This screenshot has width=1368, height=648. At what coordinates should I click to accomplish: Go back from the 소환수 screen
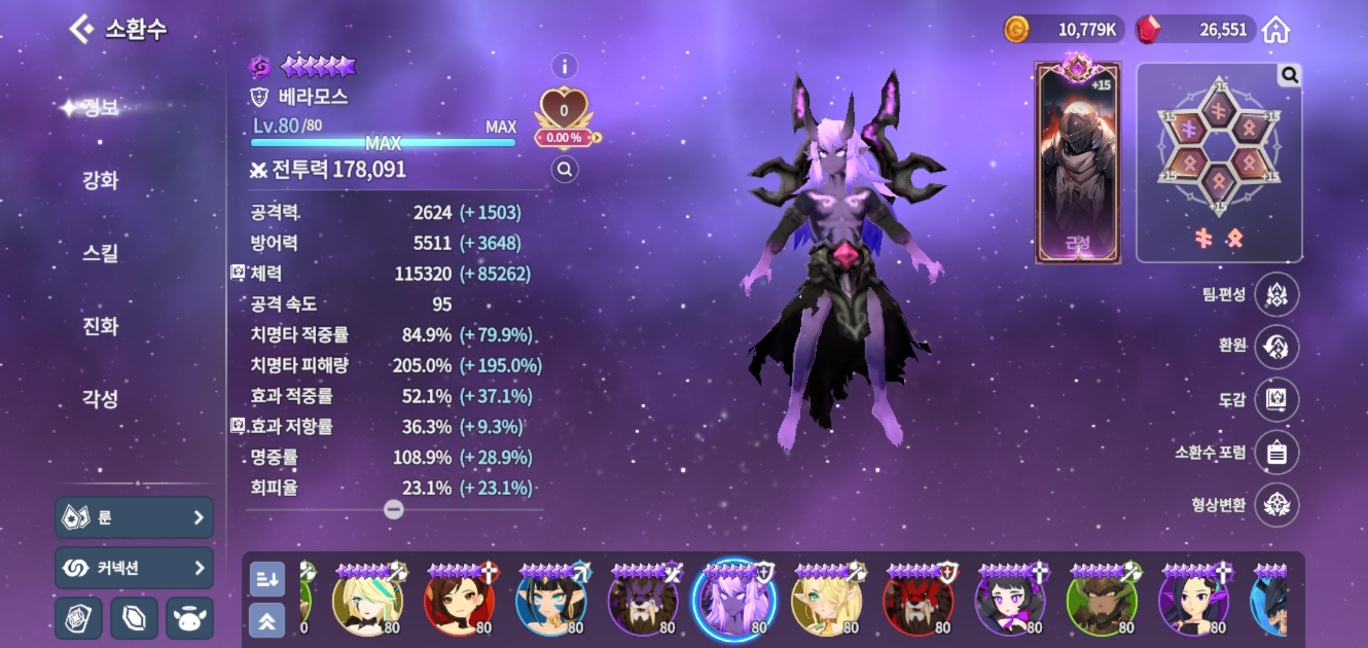click(81, 29)
